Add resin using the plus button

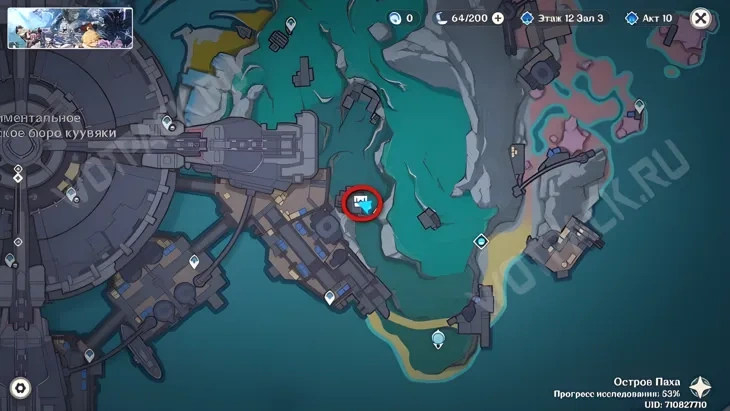(497, 18)
